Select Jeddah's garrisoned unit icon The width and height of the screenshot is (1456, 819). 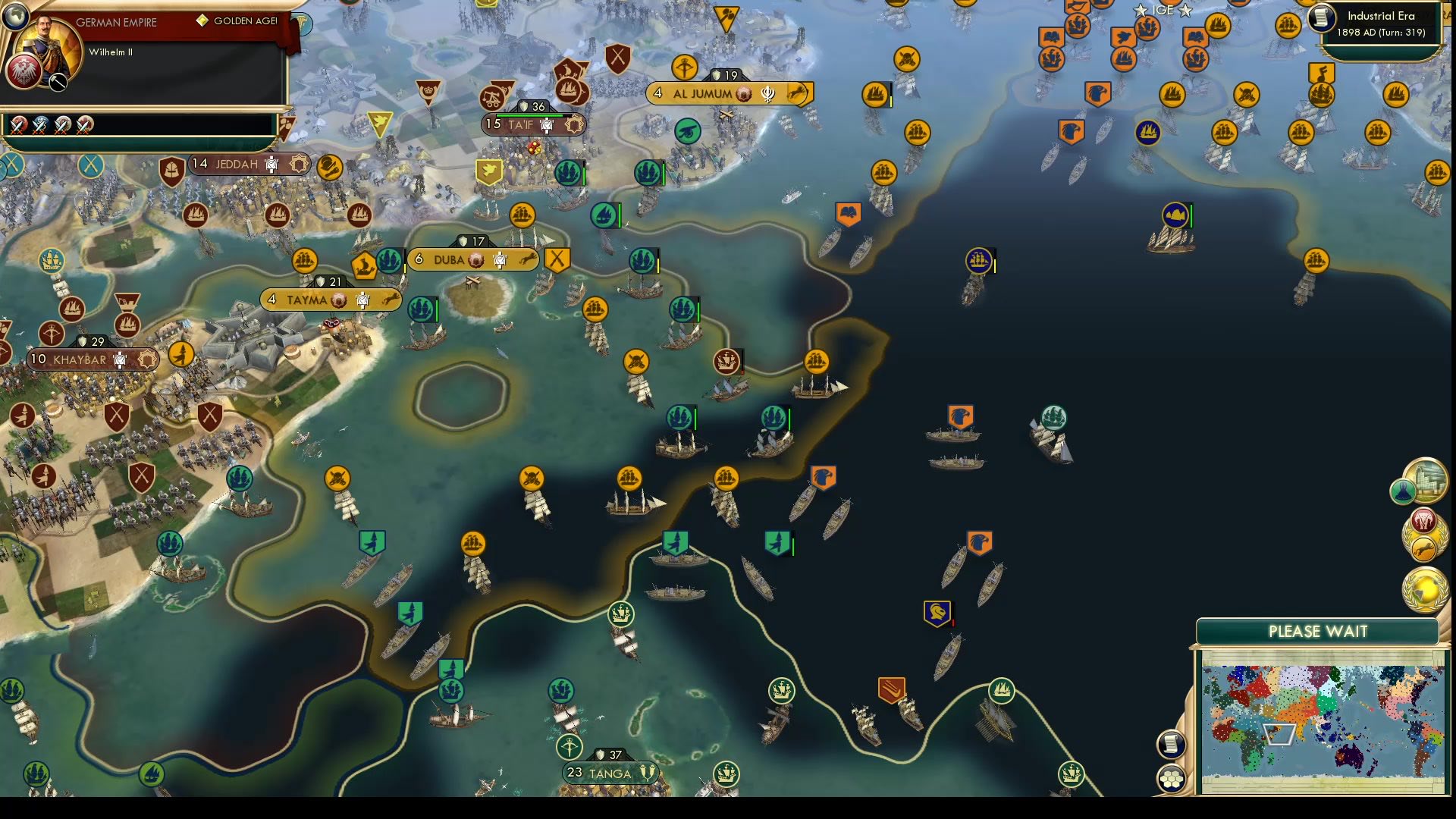click(271, 165)
